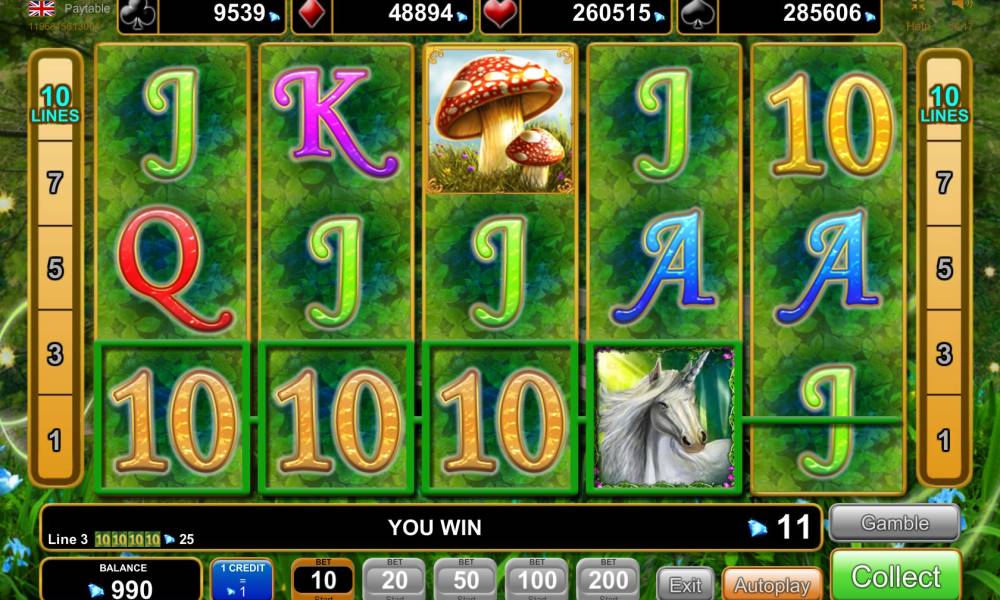Viewport: 1000px width, 600px height.
Task: Start Autoplay mode
Action: (x=771, y=585)
